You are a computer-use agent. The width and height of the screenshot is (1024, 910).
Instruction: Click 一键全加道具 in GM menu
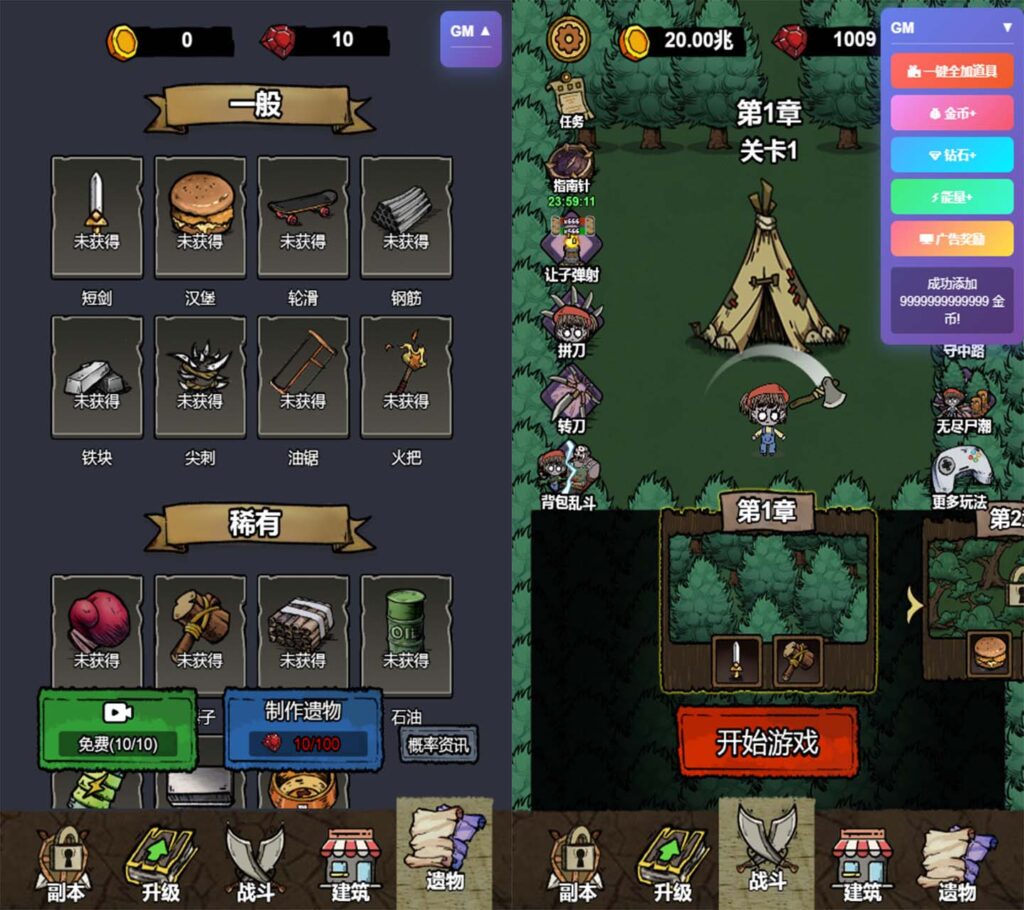pyautogui.click(x=951, y=71)
